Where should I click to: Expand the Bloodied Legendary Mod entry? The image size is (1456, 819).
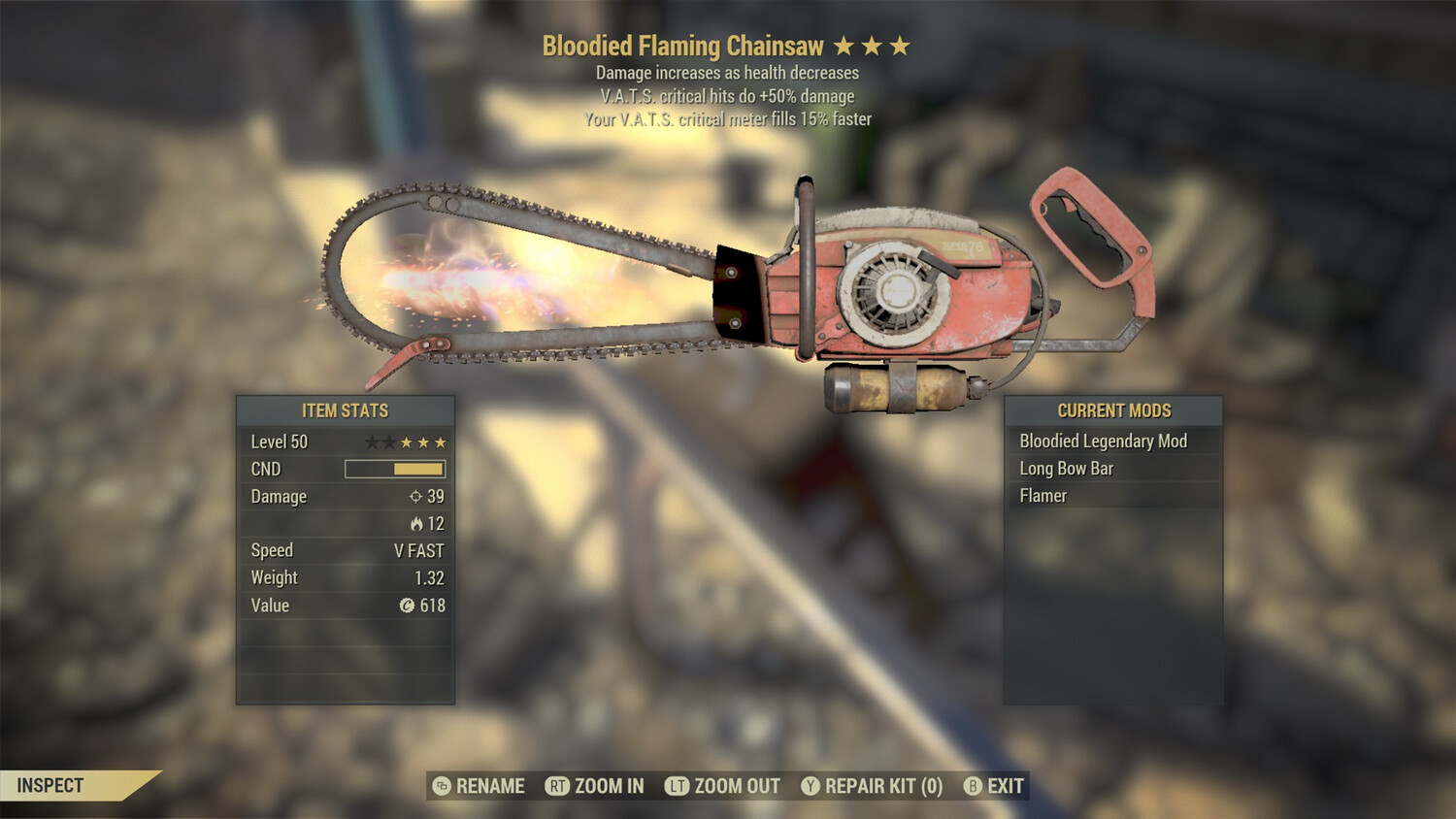click(1103, 441)
